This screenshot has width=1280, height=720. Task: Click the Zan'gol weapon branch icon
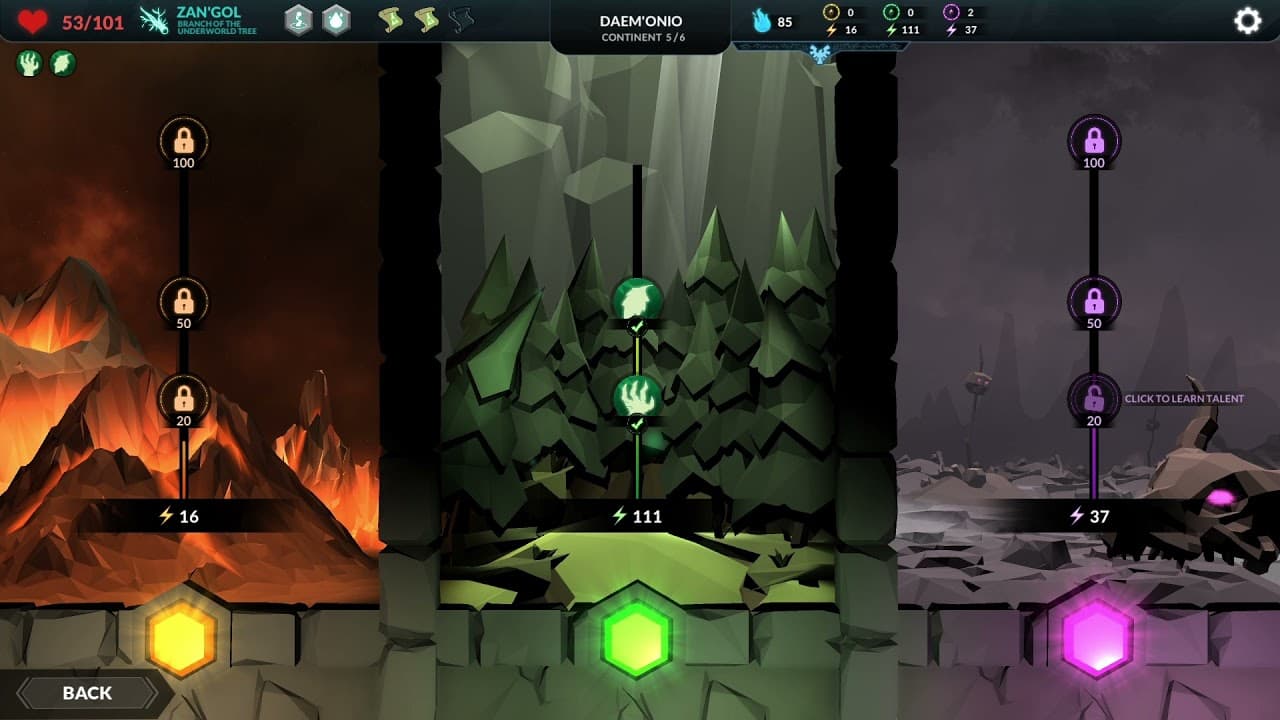(155, 20)
